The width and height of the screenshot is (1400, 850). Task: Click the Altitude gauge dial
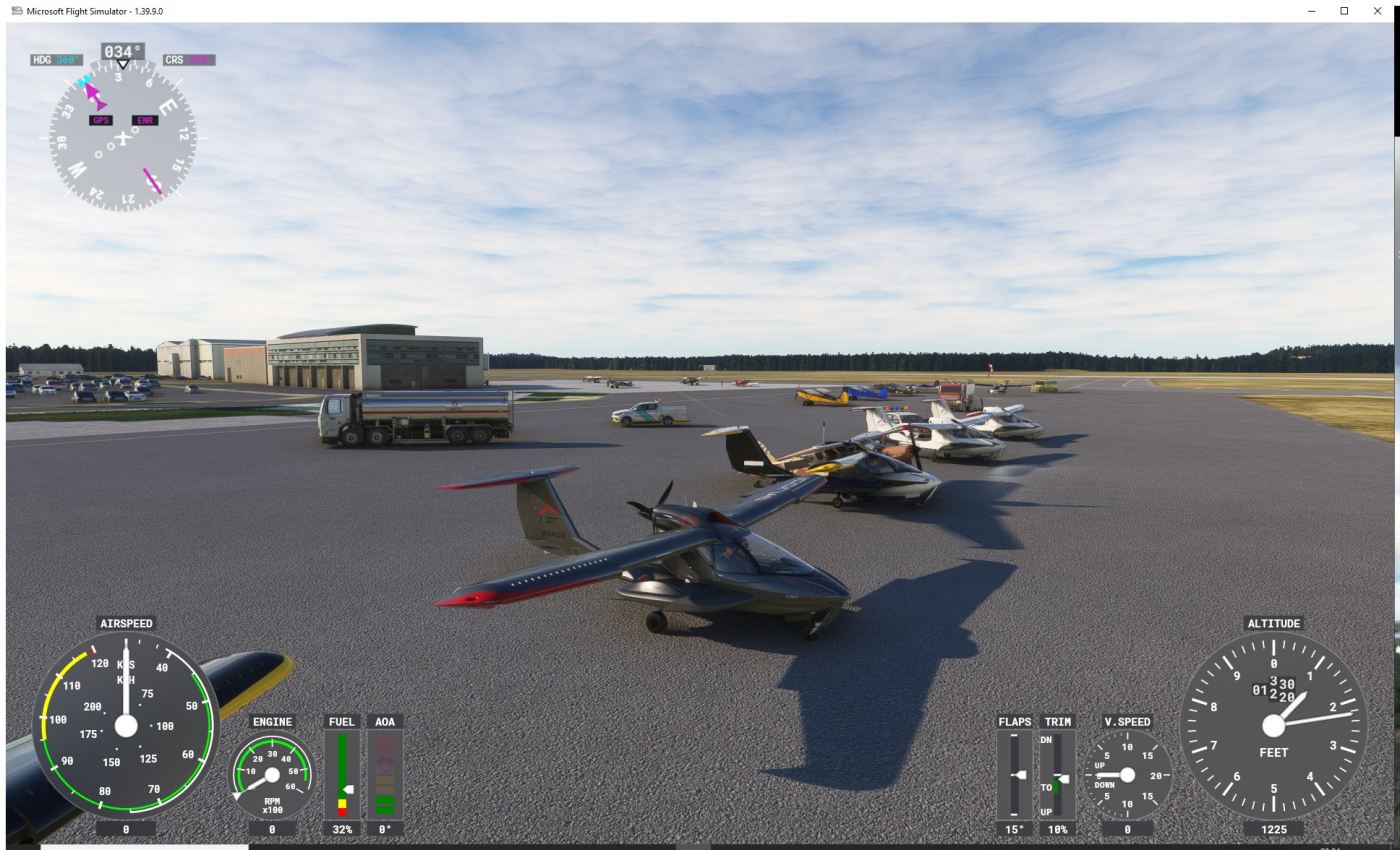click(x=1273, y=726)
